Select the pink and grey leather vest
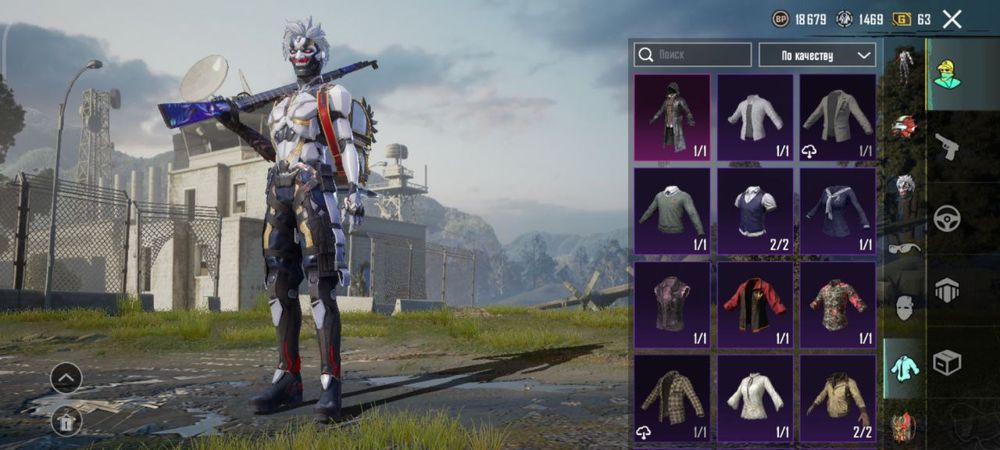This screenshot has width=1000, height=450. tap(672, 305)
